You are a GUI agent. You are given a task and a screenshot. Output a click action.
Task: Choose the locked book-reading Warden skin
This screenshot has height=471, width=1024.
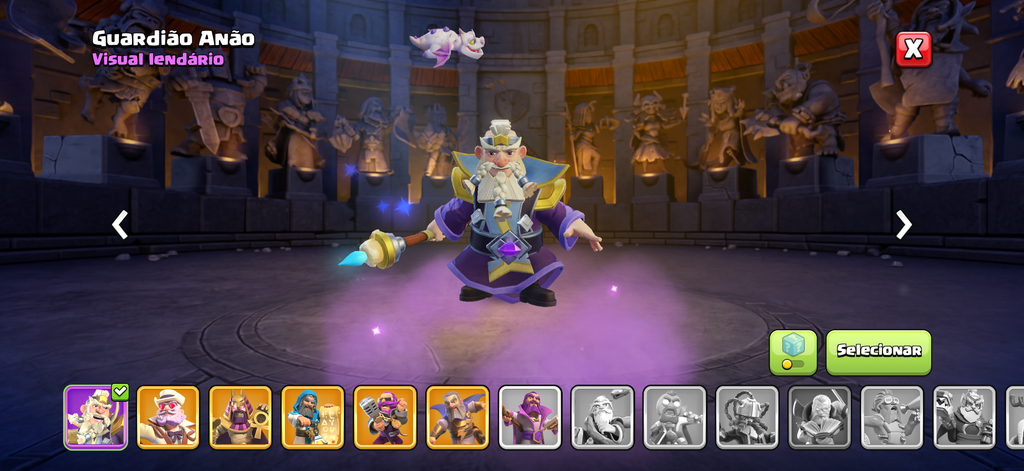click(x=820, y=417)
